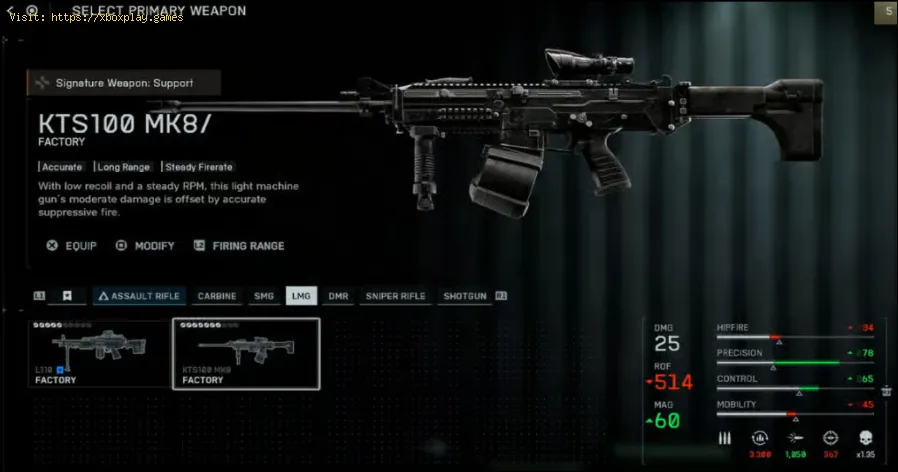Screen dimensions: 898x472
Task: Choose the LMG category tab
Action: [300, 296]
